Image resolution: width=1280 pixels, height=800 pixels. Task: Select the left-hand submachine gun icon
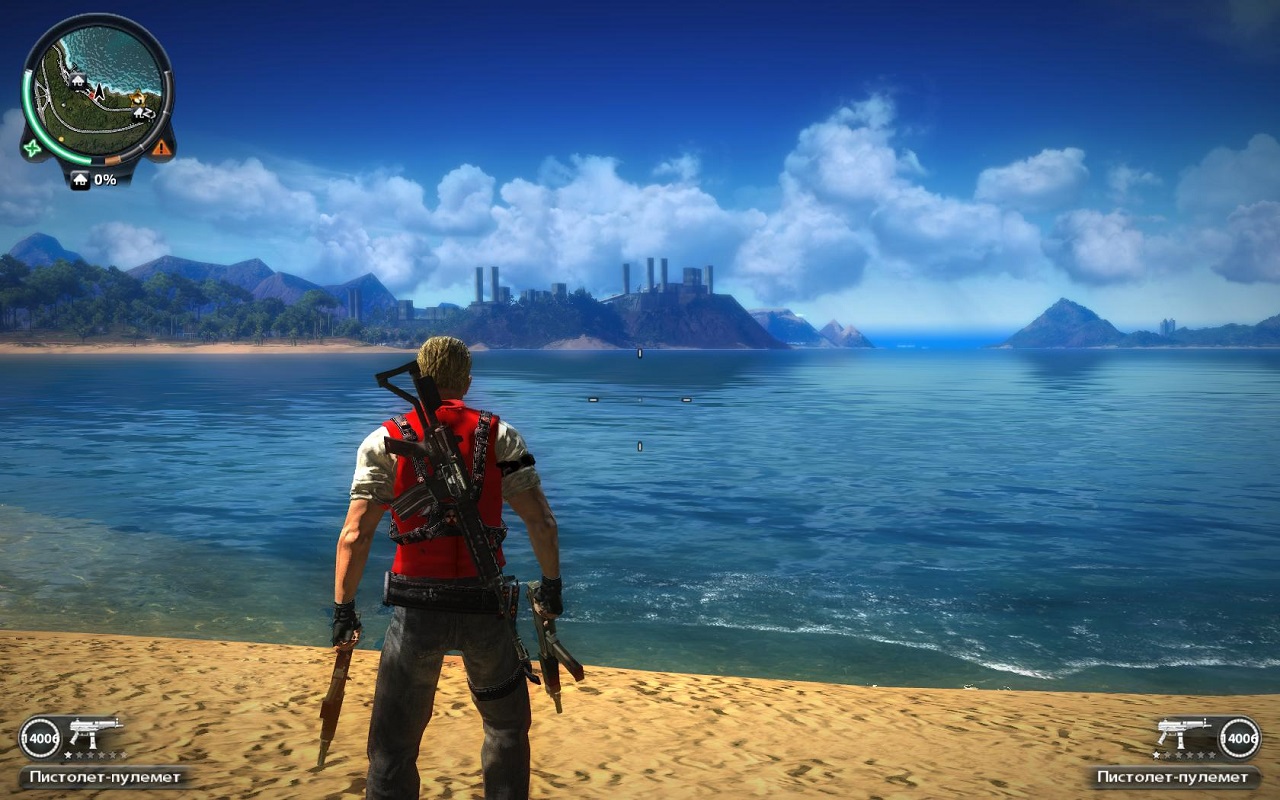tap(94, 731)
